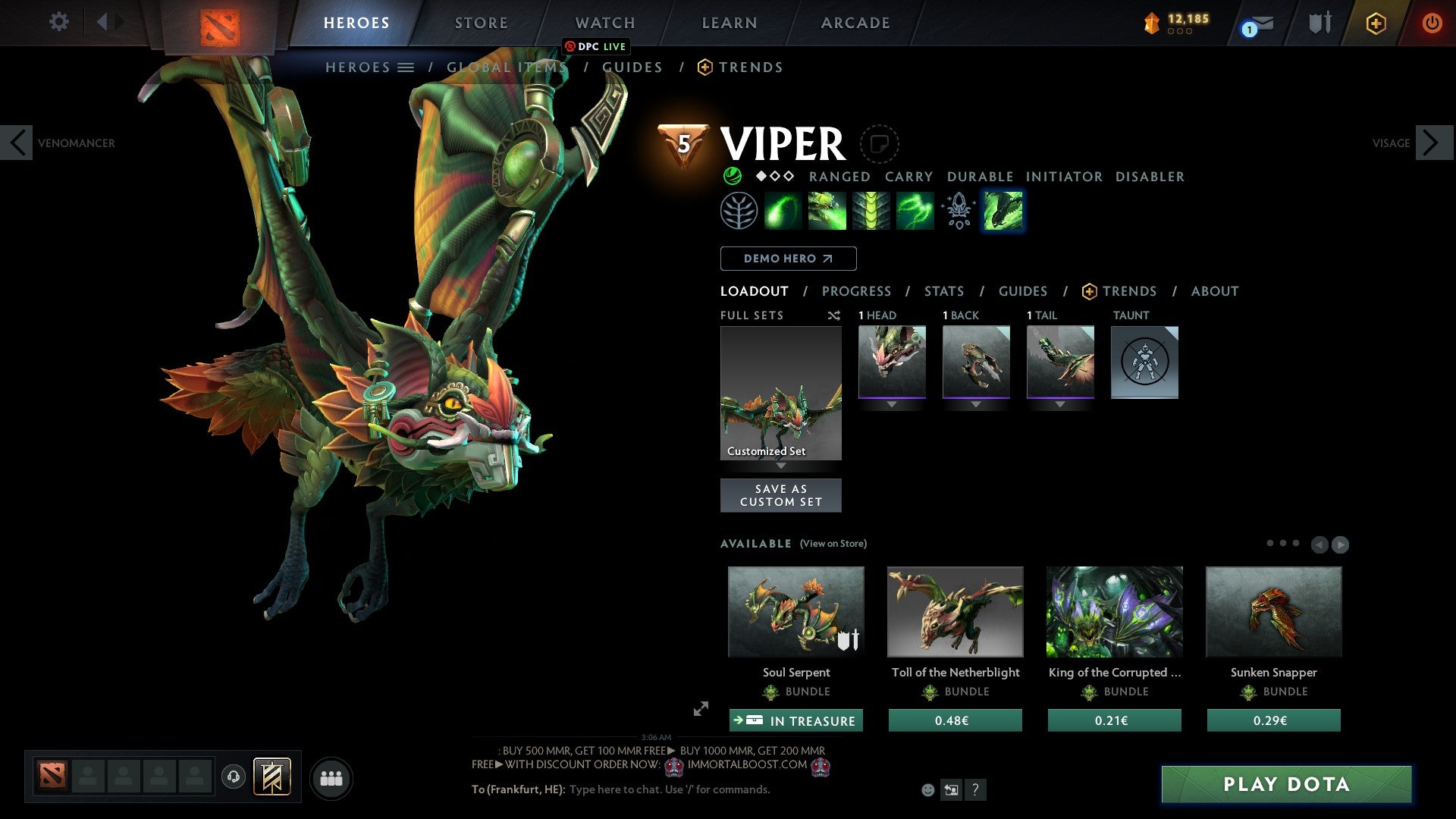Screen dimensions: 1456x819
Task: Click the chat input field
Action: coord(667,789)
